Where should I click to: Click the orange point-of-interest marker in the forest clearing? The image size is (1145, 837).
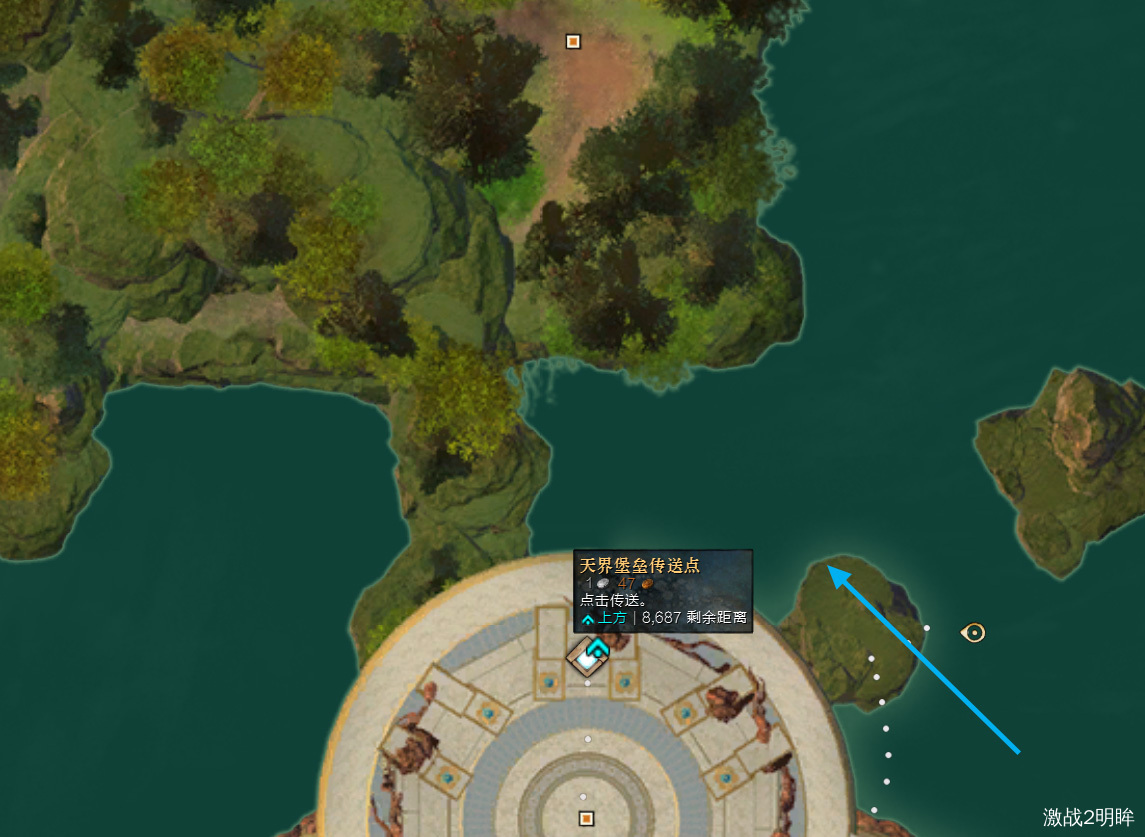coord(573,41)
